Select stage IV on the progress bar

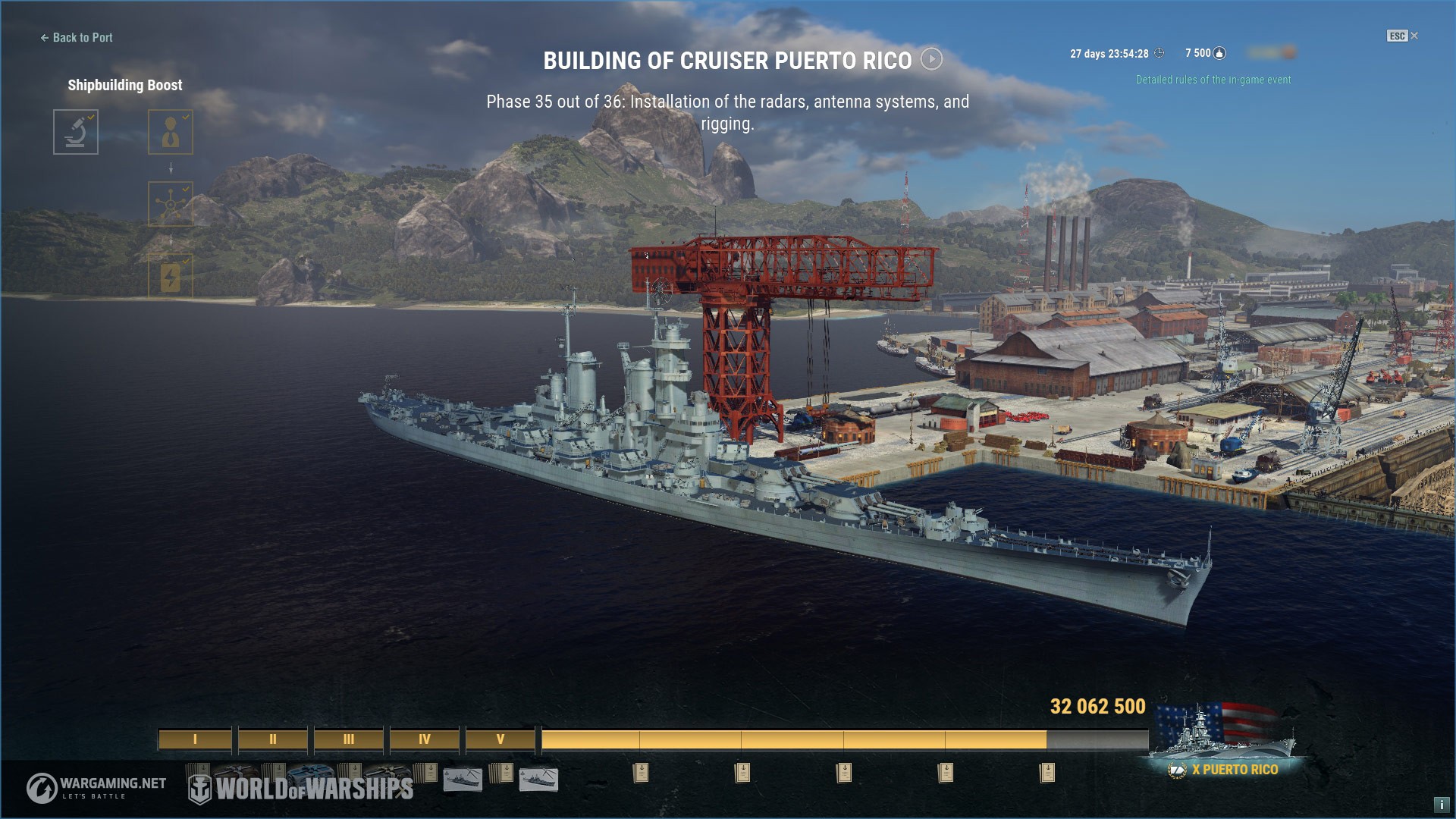pos(425,739)
